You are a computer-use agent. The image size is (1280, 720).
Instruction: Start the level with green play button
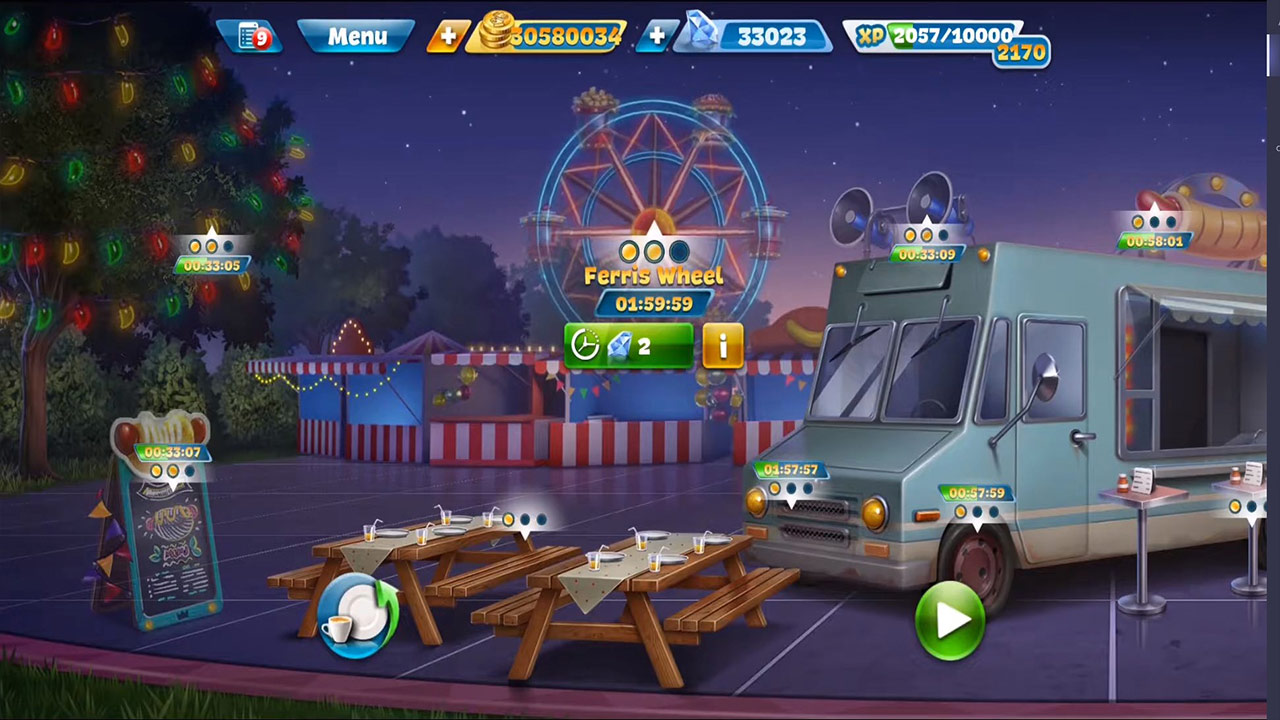[x=949, y=620]
